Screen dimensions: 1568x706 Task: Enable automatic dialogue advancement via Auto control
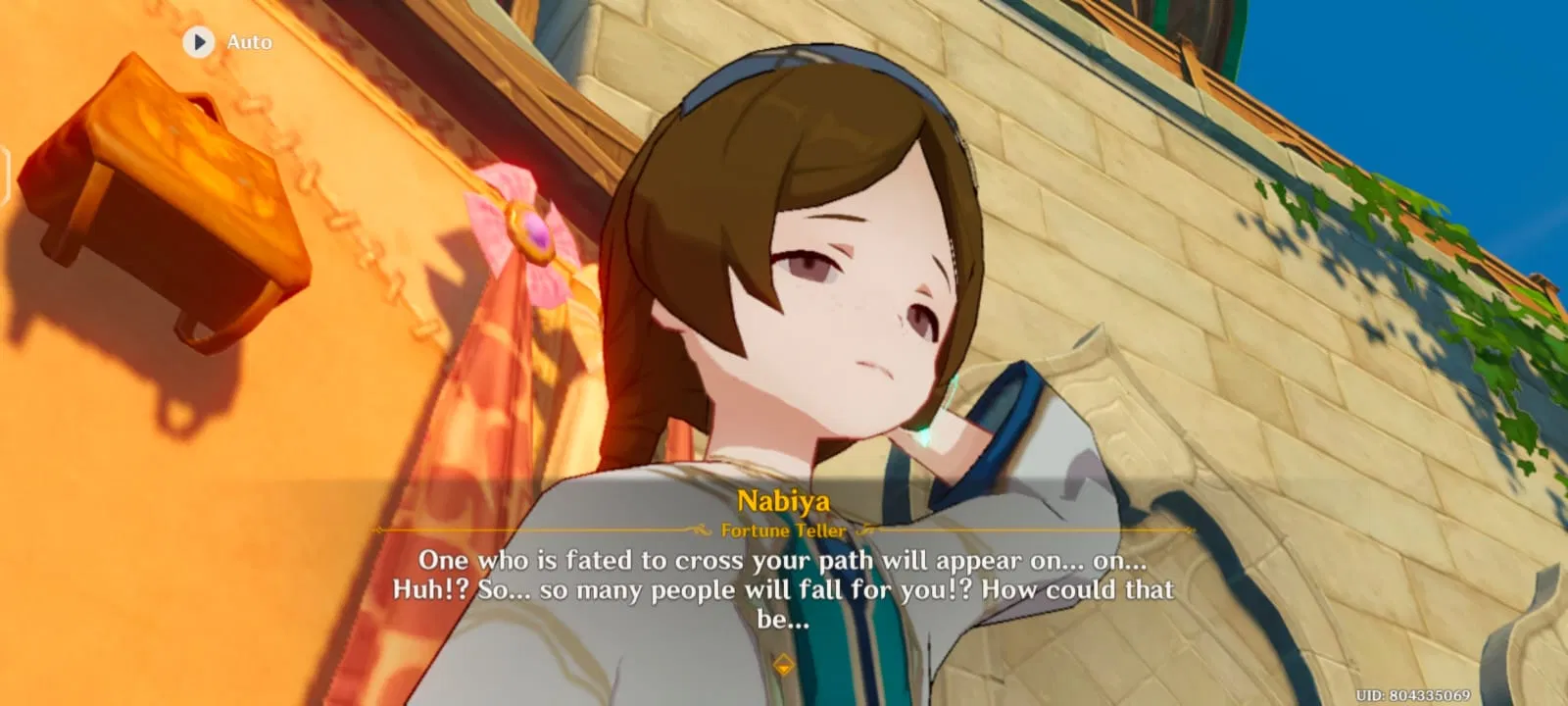225,42
